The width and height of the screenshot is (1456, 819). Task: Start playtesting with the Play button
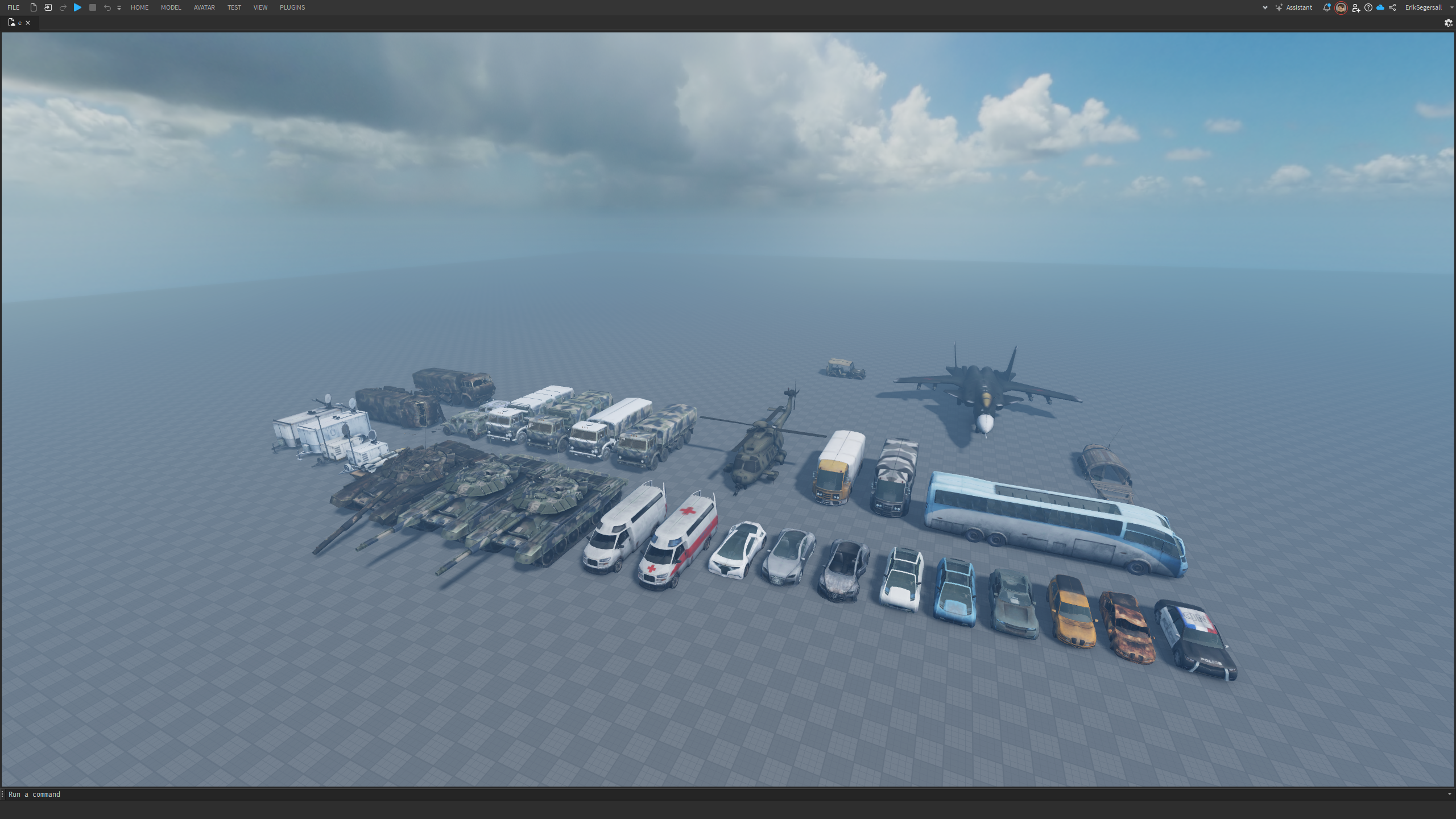tap(77, 7)
